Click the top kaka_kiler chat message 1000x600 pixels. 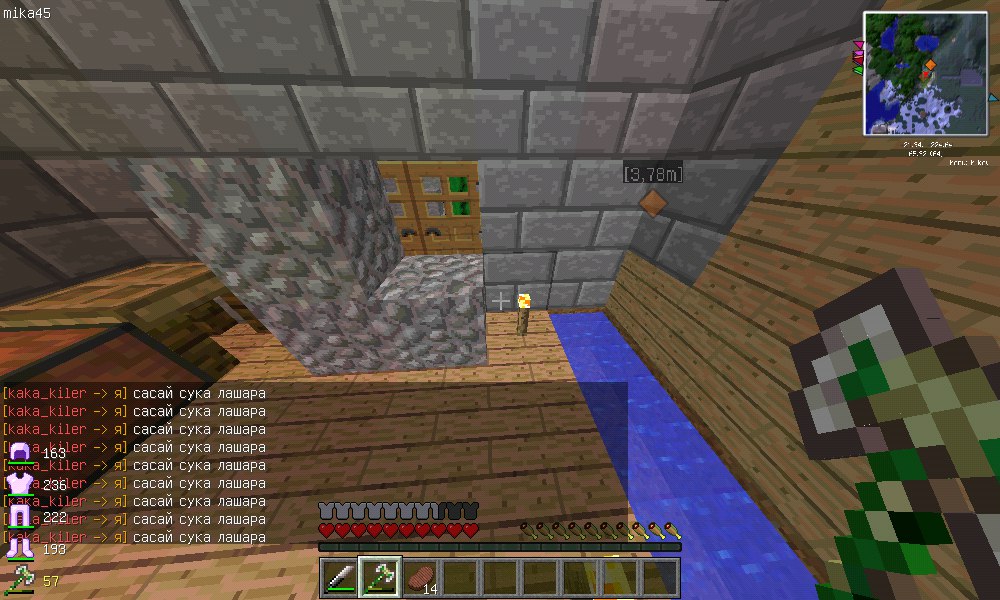coord(134,394)
